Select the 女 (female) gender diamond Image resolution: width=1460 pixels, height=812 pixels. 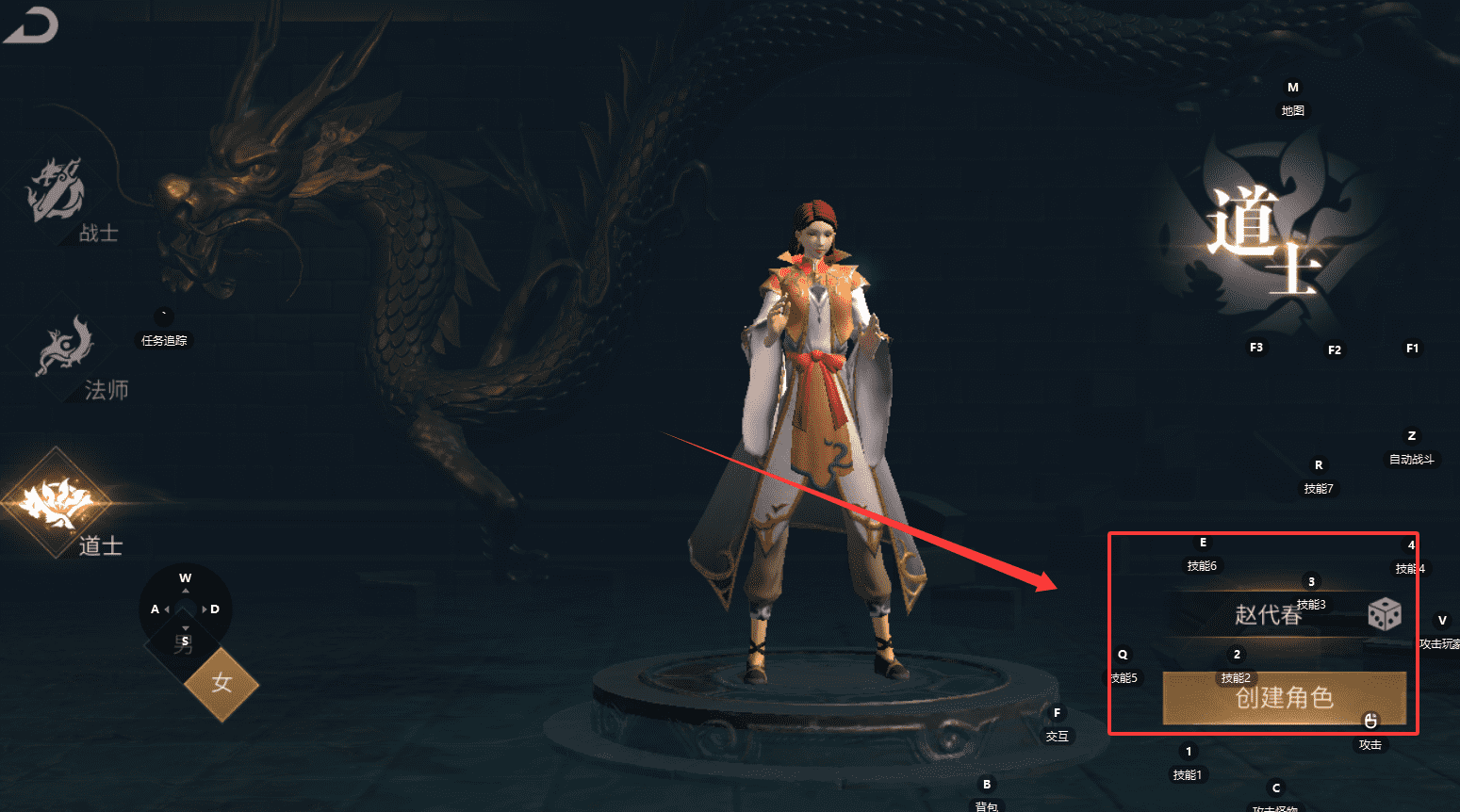point(221,683)
